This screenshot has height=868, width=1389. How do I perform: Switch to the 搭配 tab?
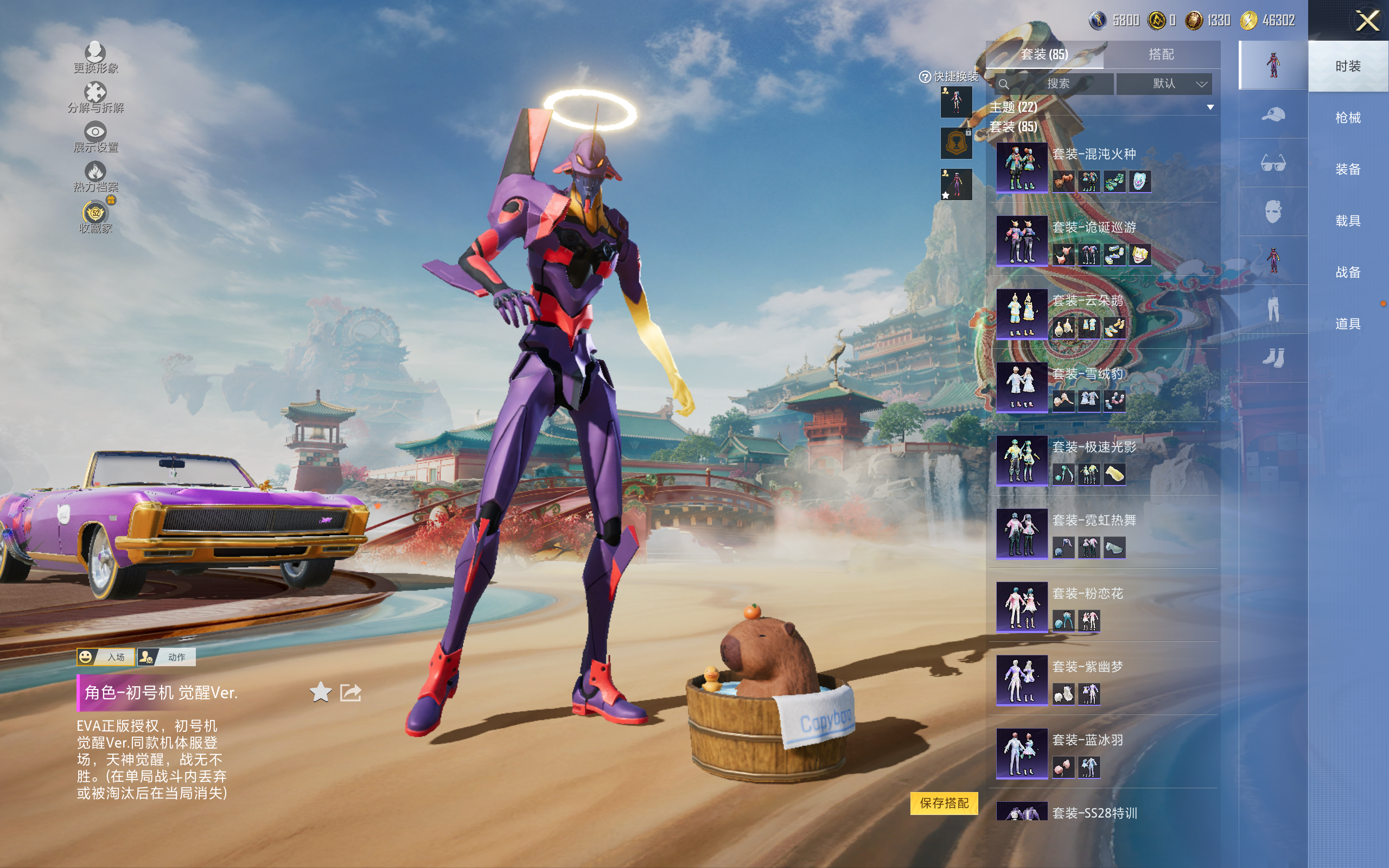[x=1161, y=55]
